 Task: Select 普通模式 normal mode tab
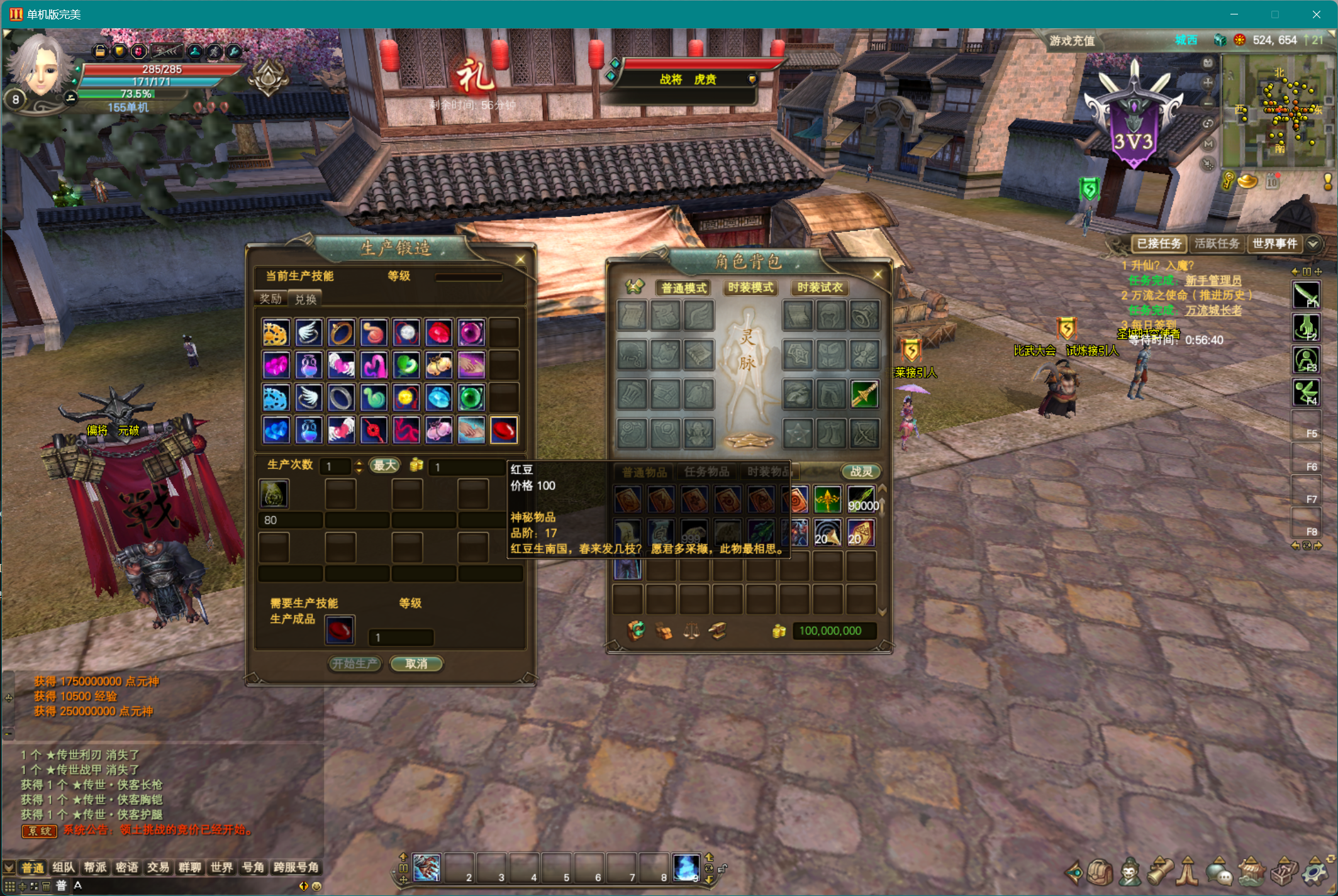(x=684, y=287)
